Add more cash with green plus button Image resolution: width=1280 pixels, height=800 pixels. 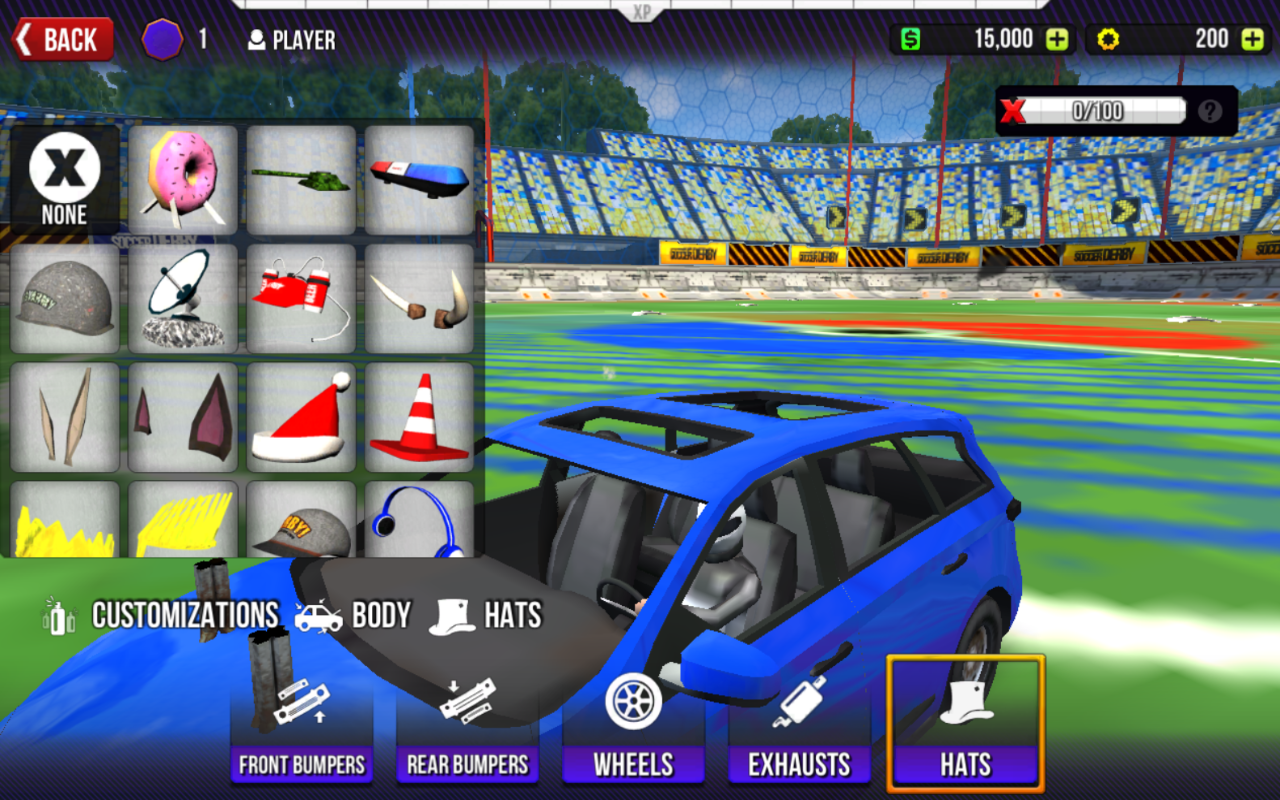1057,40
